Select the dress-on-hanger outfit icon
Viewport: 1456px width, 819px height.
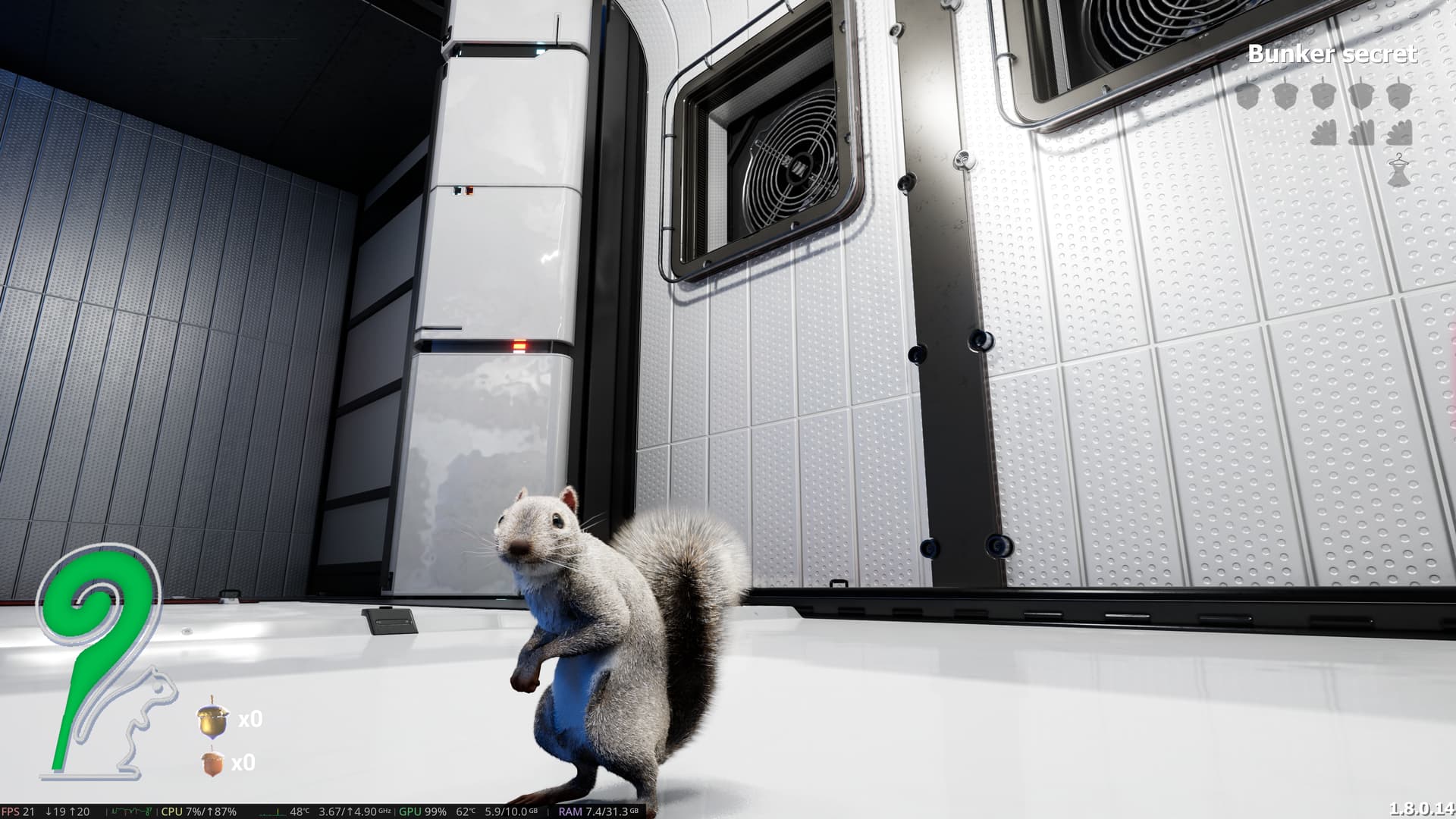tap(1400, 170)
